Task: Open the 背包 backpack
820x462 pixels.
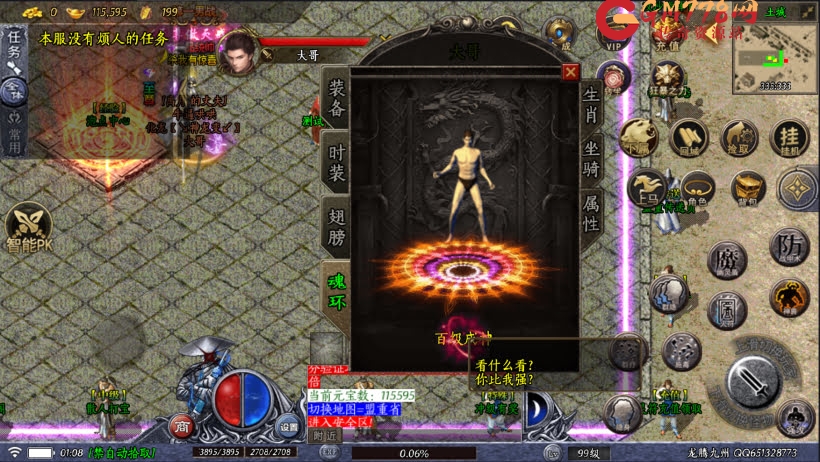Action: [x=746, y=188]
